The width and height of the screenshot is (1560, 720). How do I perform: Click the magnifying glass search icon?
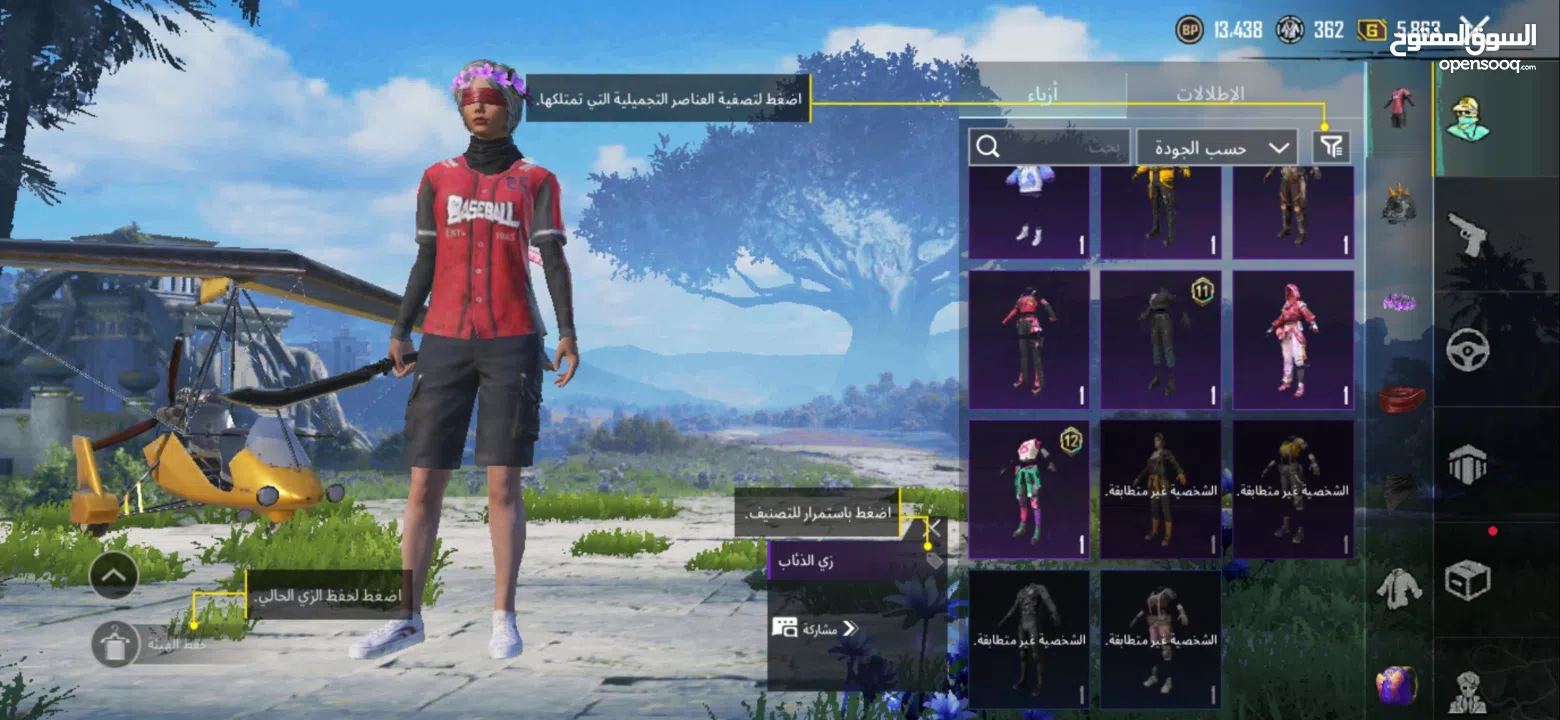(988, 146)
